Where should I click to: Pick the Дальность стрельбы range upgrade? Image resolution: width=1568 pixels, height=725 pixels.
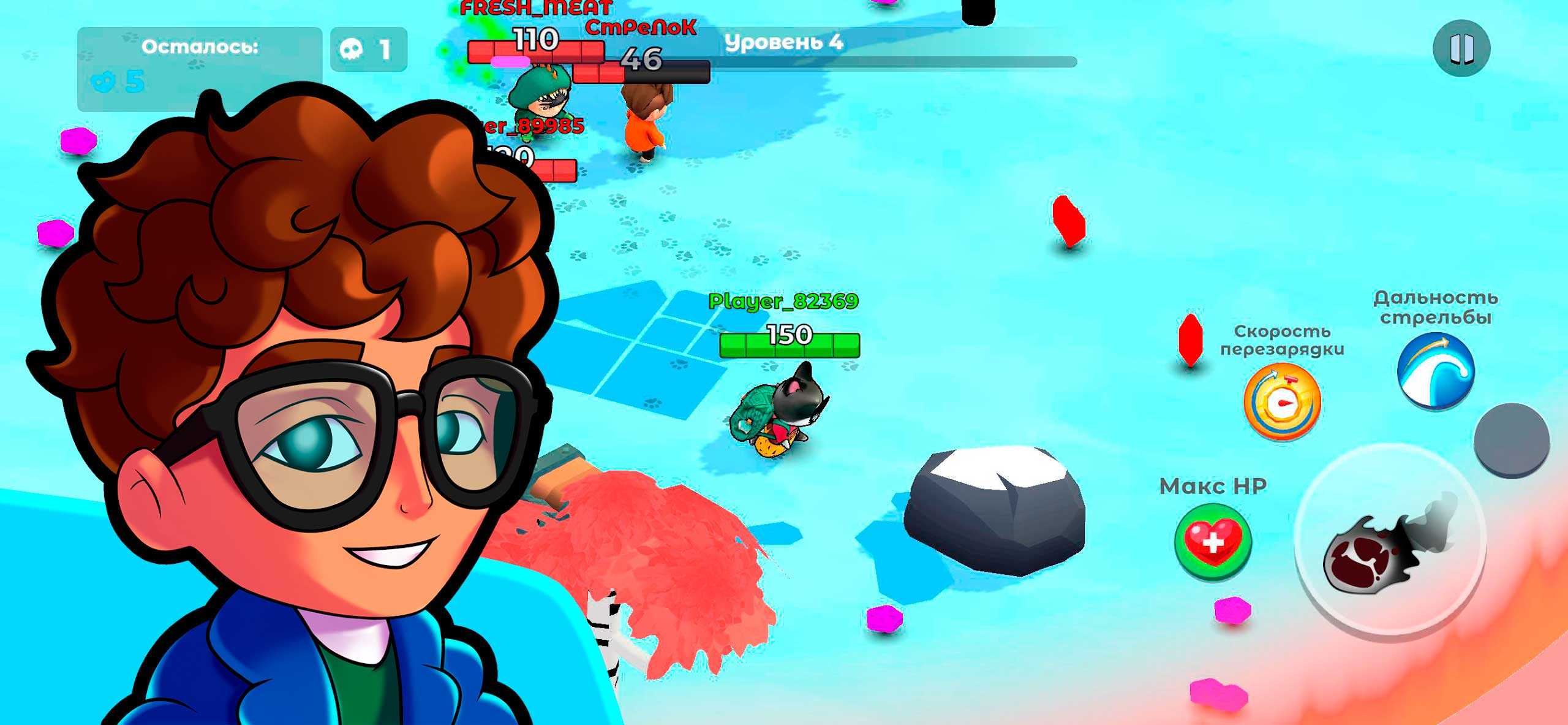coord(1436,371)
